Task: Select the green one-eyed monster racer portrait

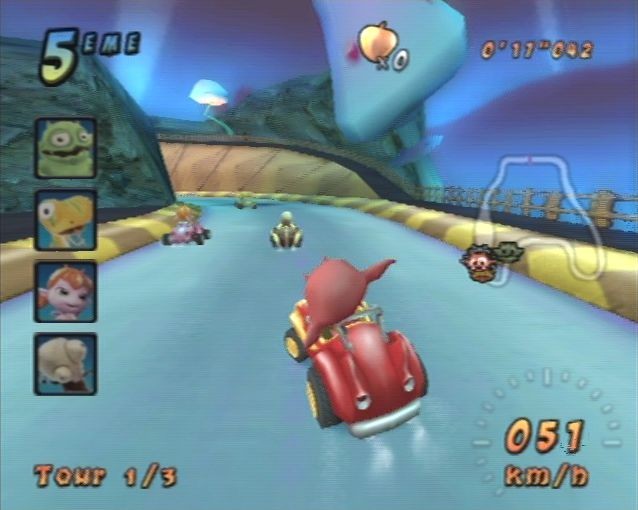Action: click(x=66, y=148)
